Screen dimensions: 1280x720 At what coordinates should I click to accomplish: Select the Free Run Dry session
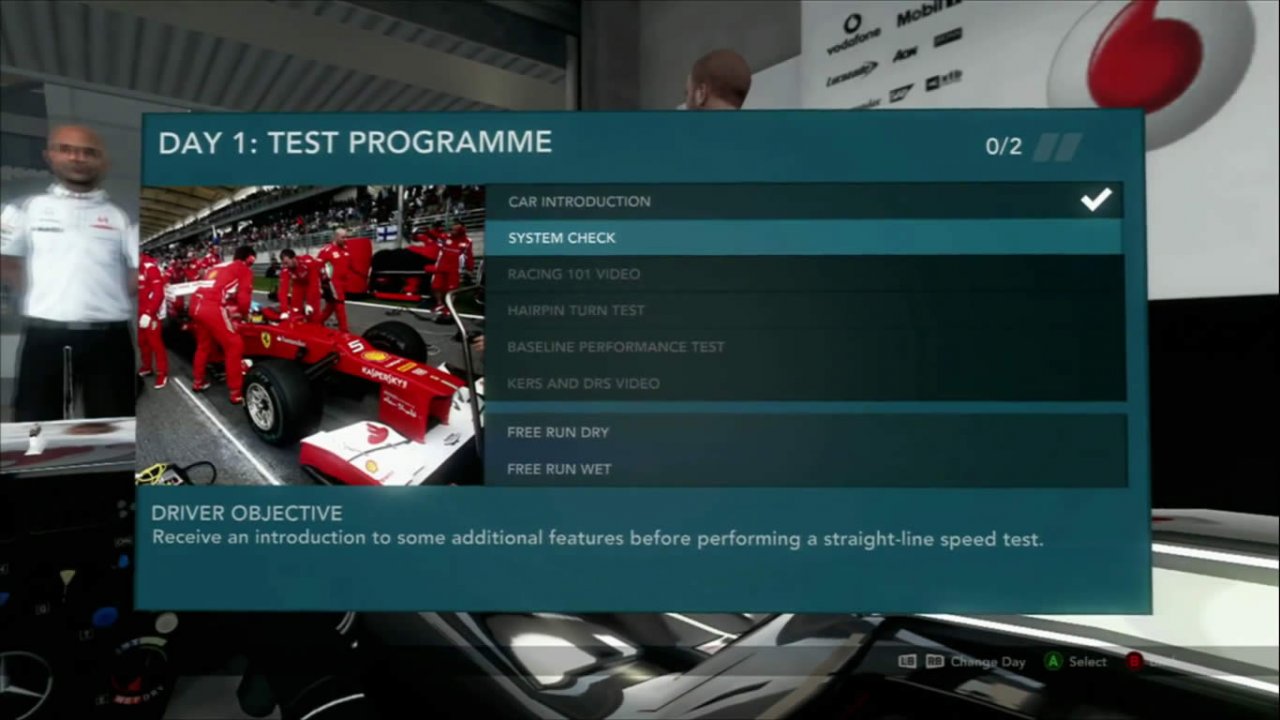tap(558, 432)
